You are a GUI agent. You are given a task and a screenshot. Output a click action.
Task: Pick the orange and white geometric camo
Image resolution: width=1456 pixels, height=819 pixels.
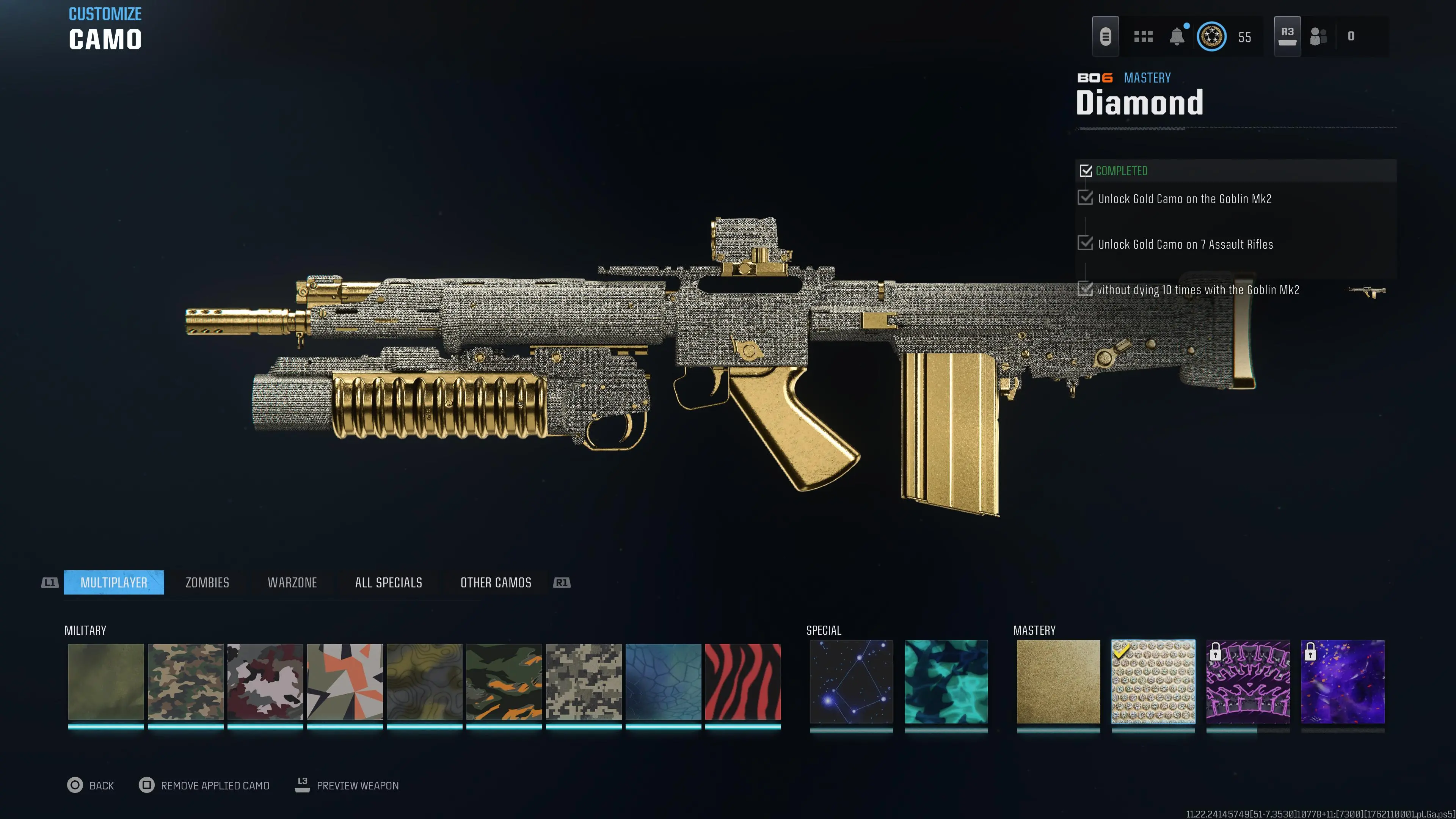345,681
